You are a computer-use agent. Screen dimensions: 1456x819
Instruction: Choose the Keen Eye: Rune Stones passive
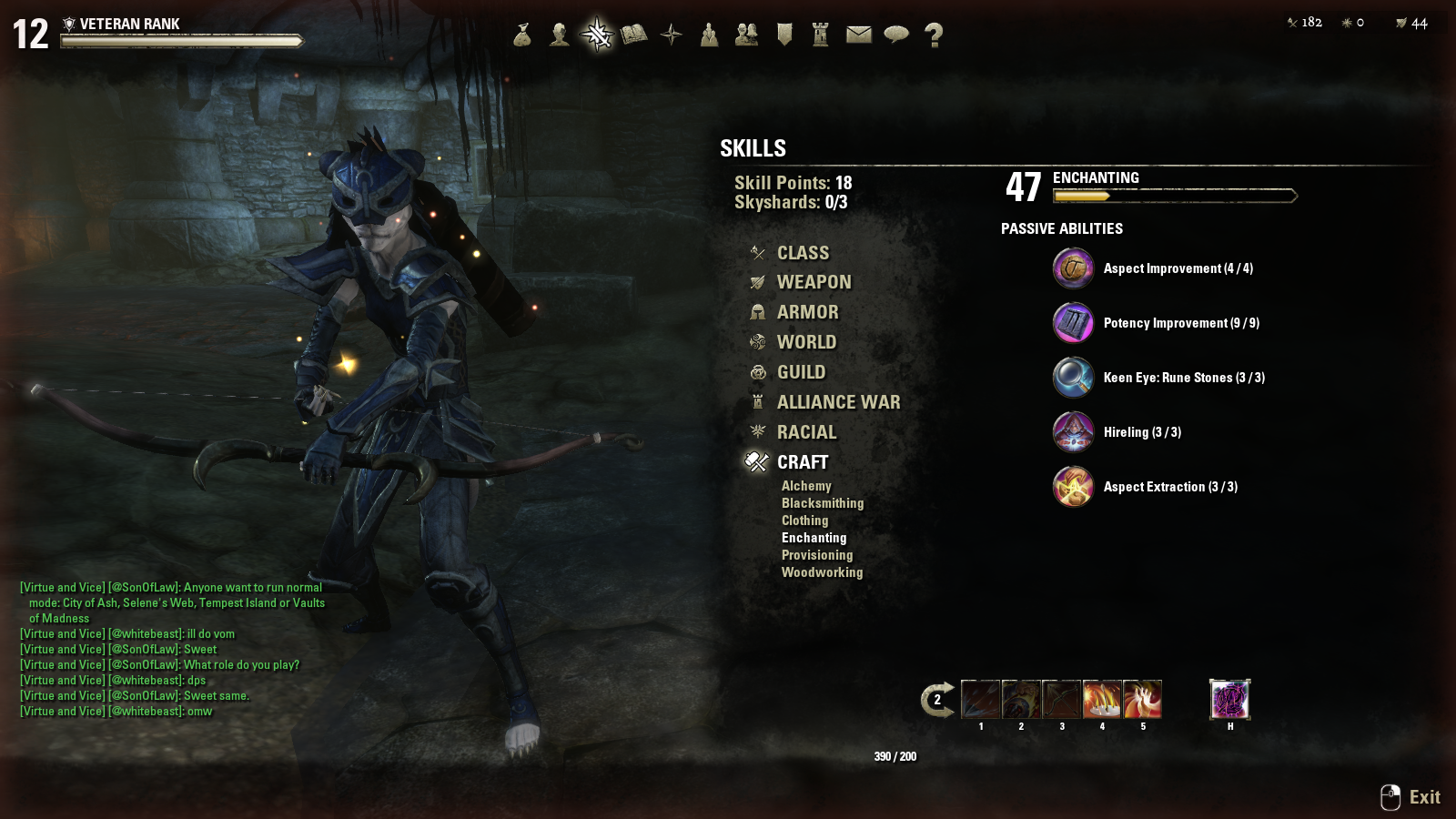[1073, 378]
